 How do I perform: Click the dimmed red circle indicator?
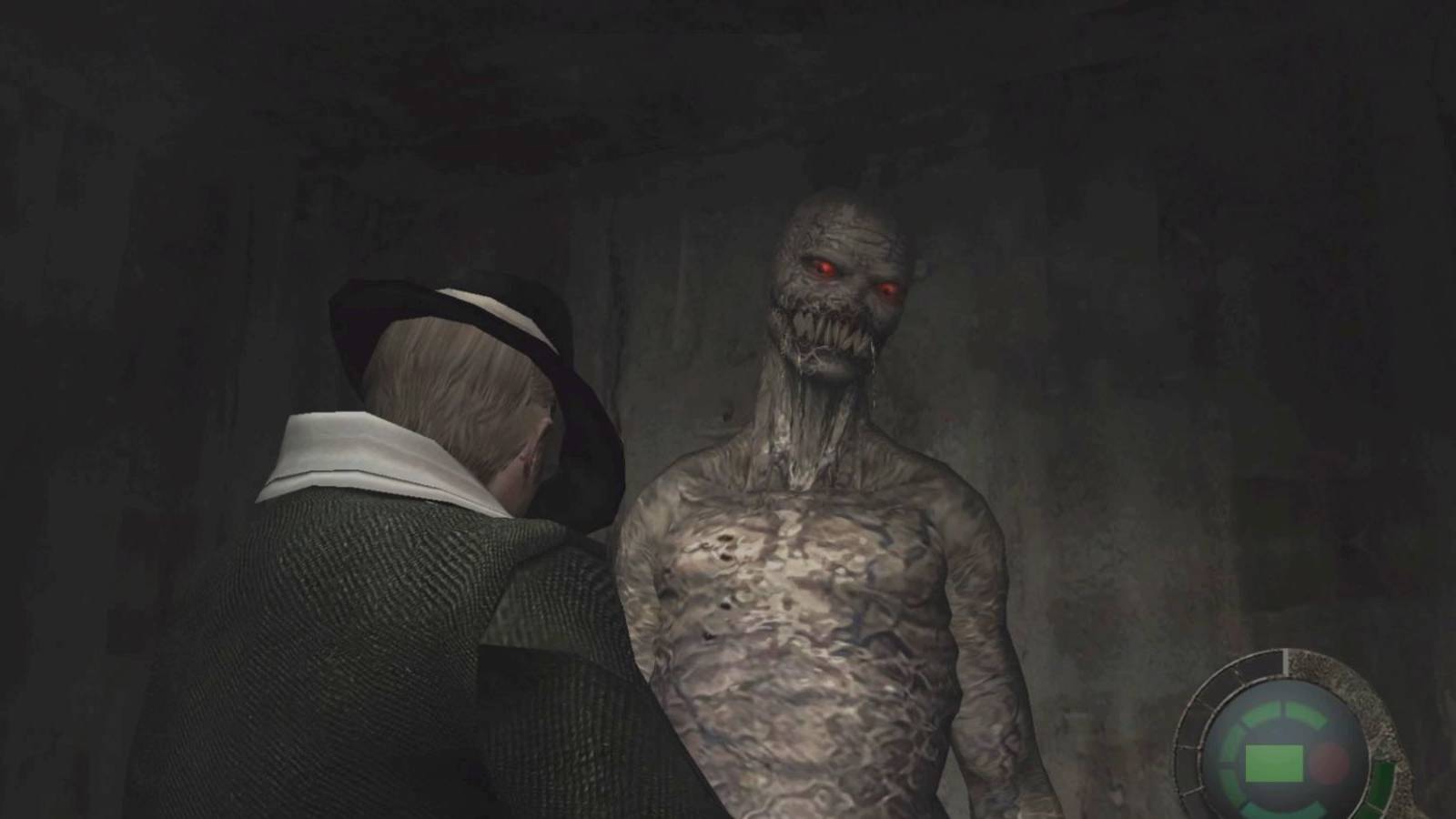pyautogui.click(x=1330, y=763)
